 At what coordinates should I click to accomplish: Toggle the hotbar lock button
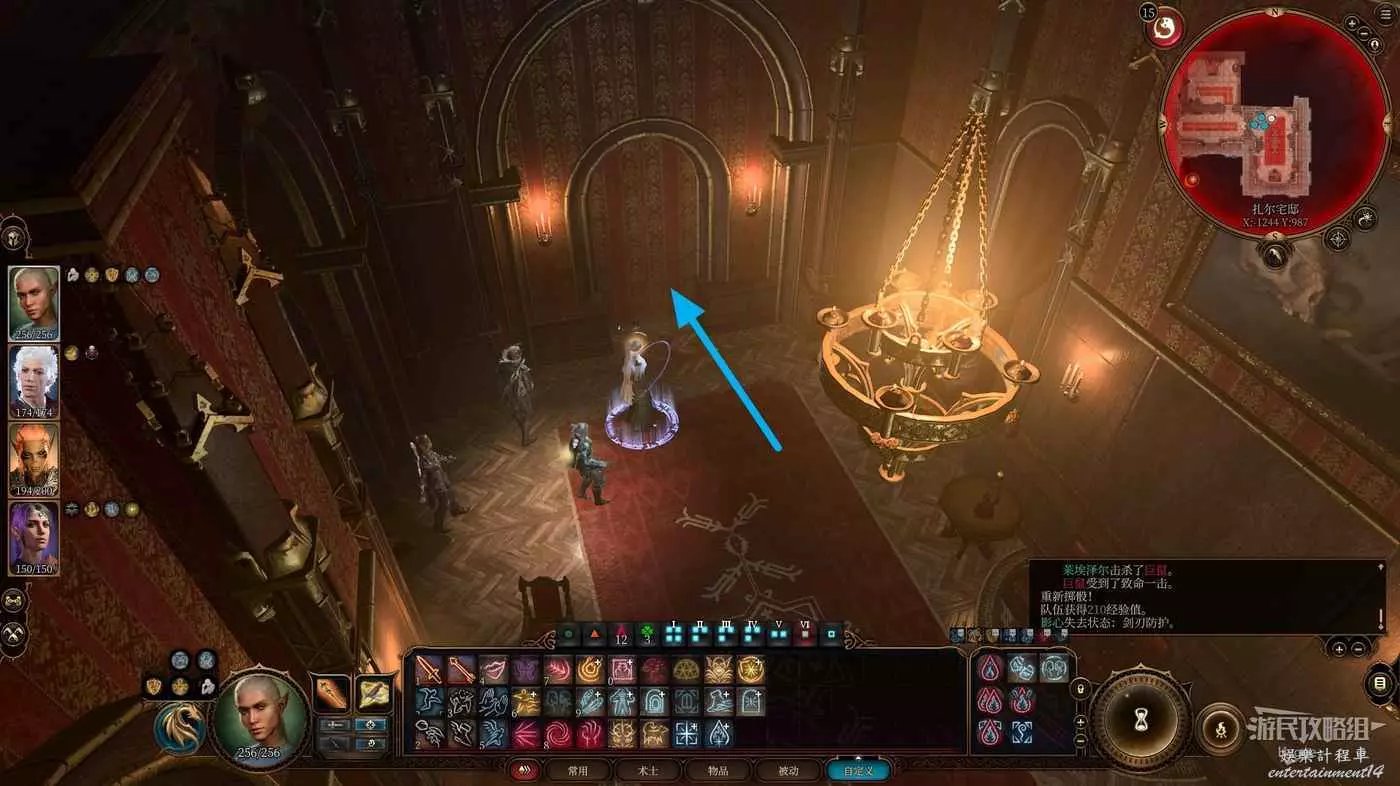click(x=1079, y=689)
